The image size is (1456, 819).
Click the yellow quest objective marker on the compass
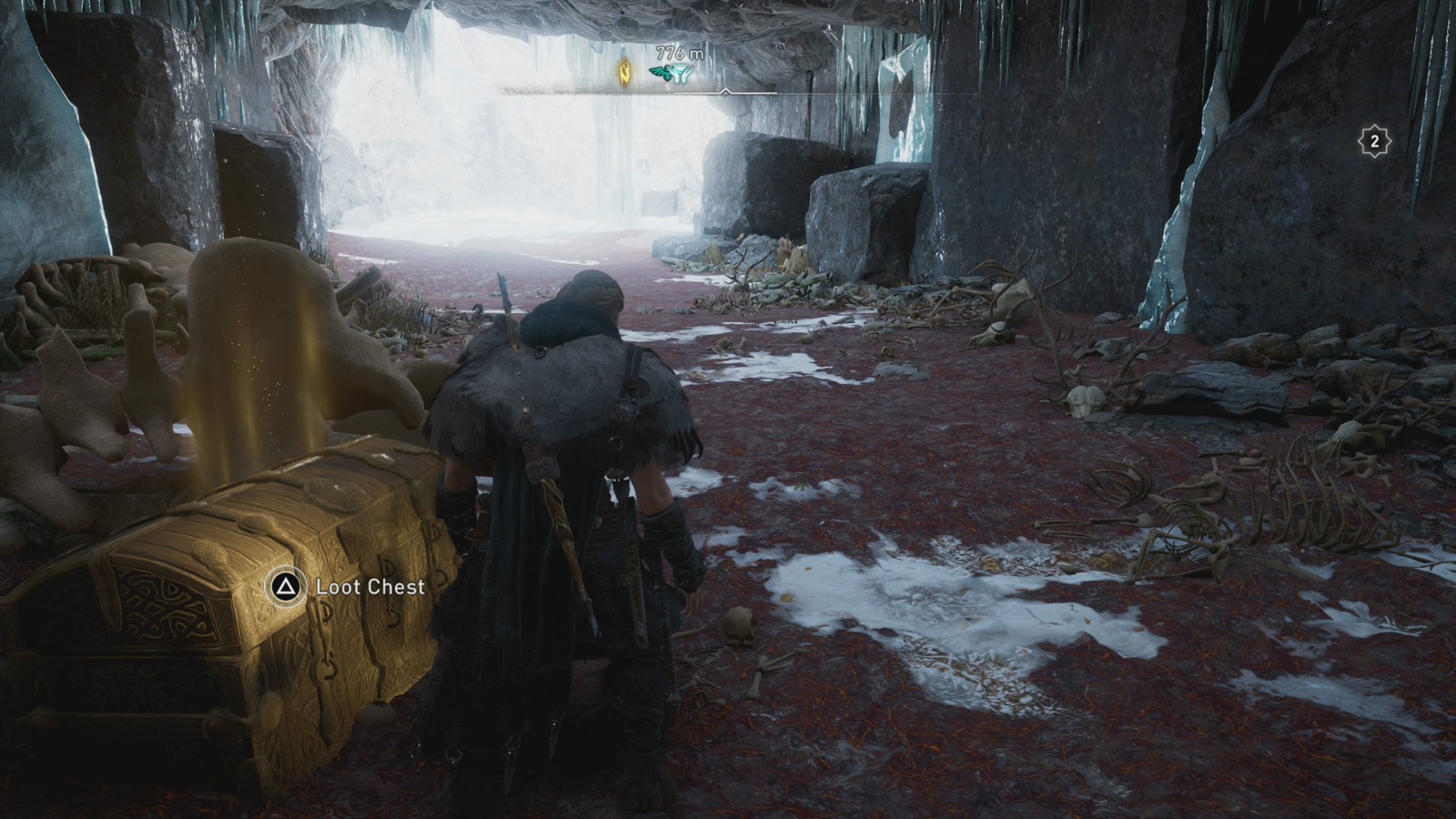624,73
